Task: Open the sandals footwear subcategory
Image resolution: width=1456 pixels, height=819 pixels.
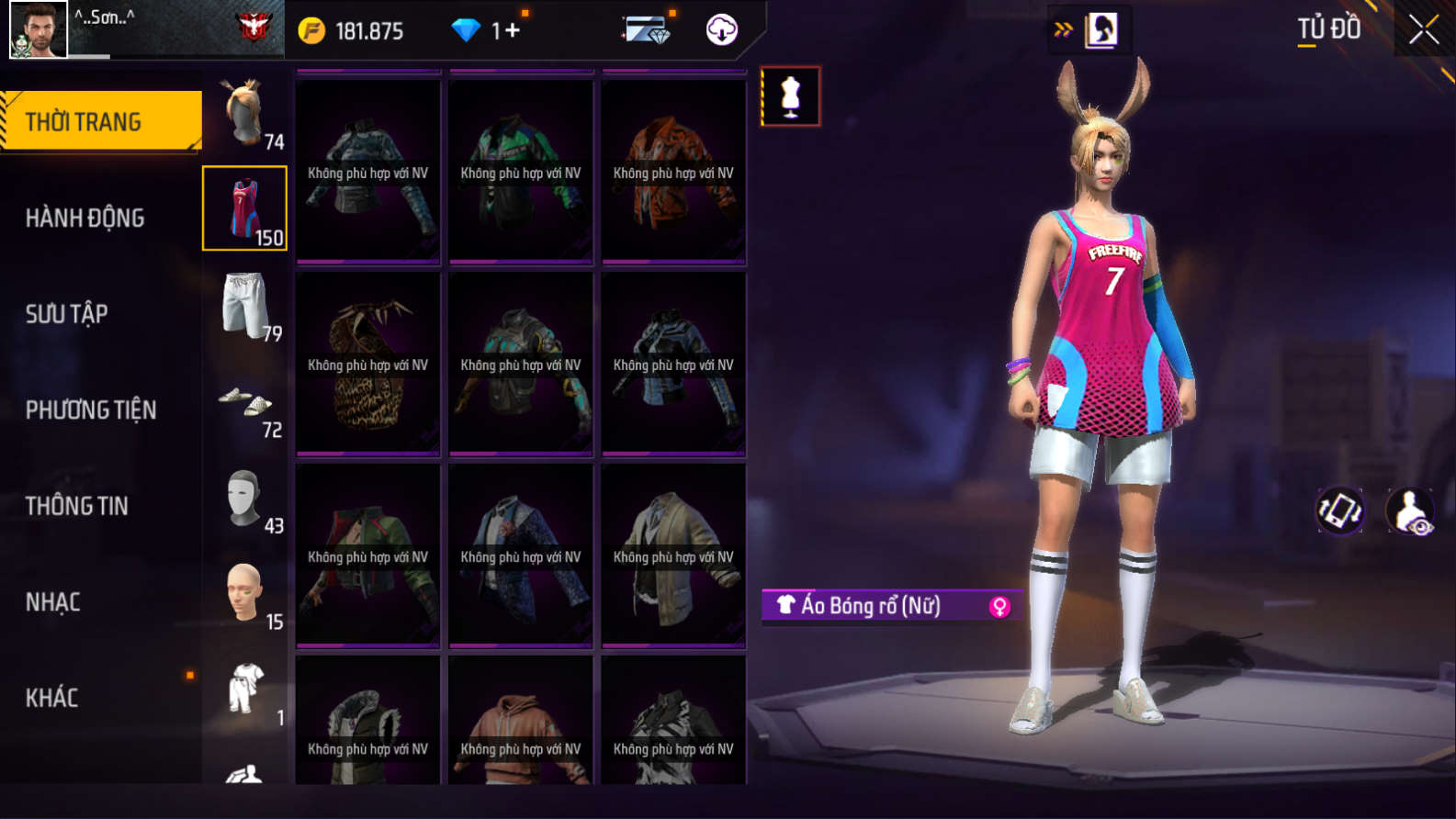Action: (245, 403)
